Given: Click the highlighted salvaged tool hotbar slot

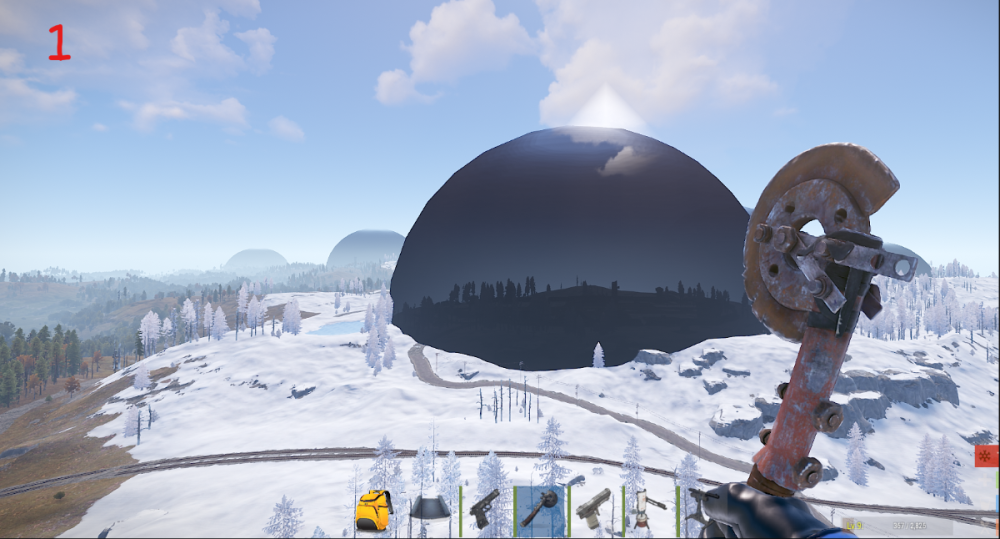Looking at the screenshot, I should pyautogui.click(x=540, y=509).
